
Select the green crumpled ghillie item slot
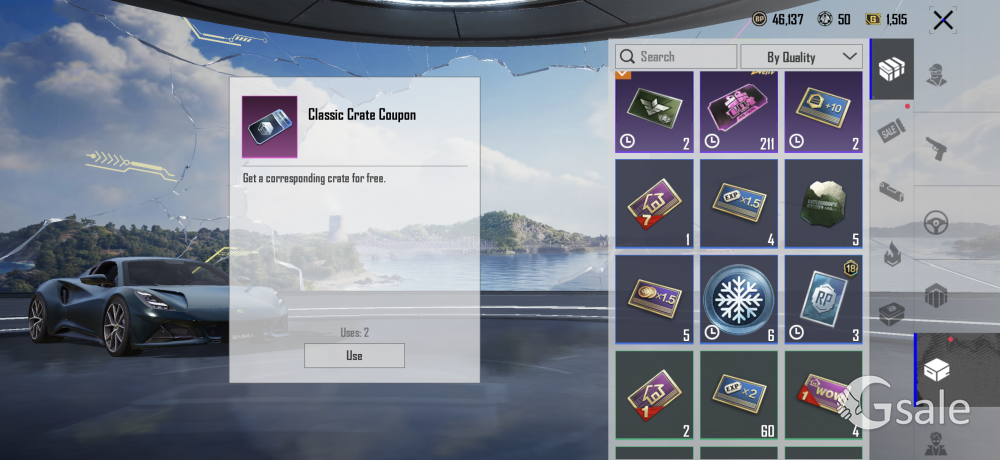[x=824, y=203]
